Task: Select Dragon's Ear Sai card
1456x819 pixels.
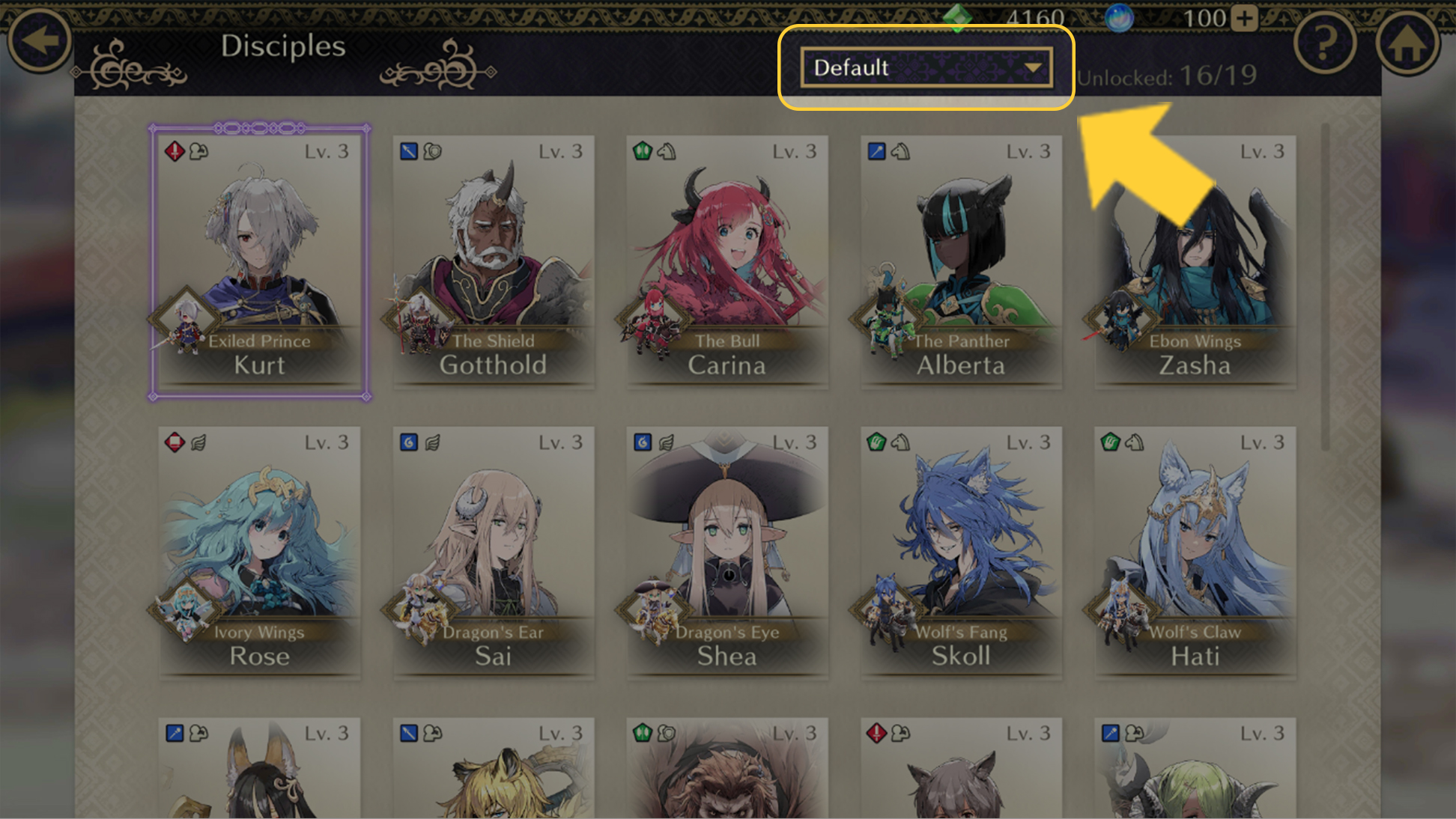Action: coord(493,552)
